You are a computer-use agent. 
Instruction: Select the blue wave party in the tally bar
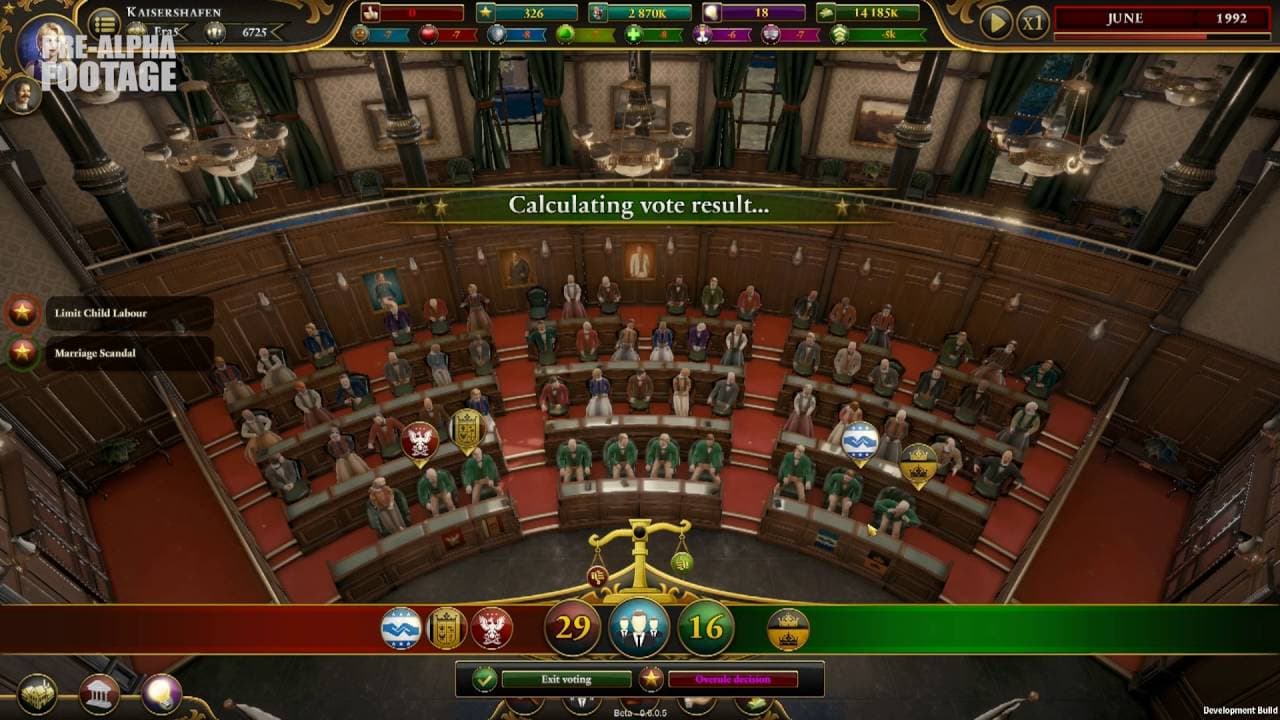[401, 629]
